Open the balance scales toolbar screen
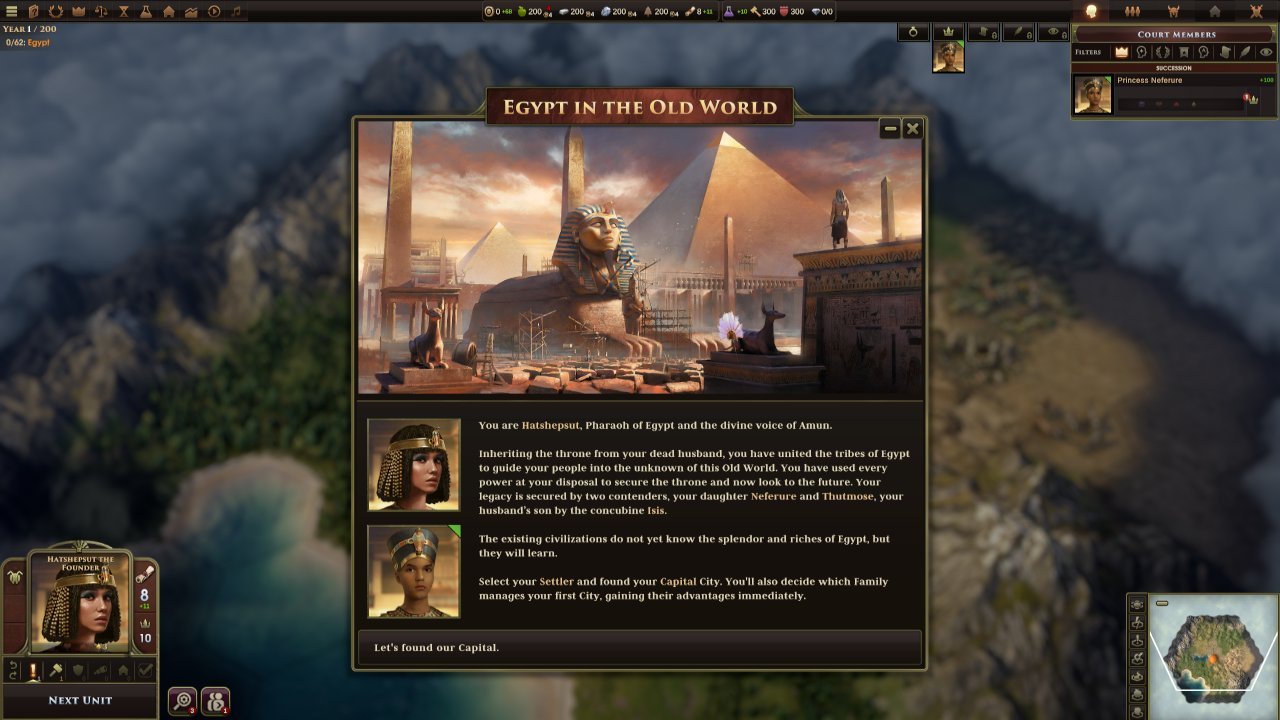Viewport: 1280px width, 720px height. [101, 12]
